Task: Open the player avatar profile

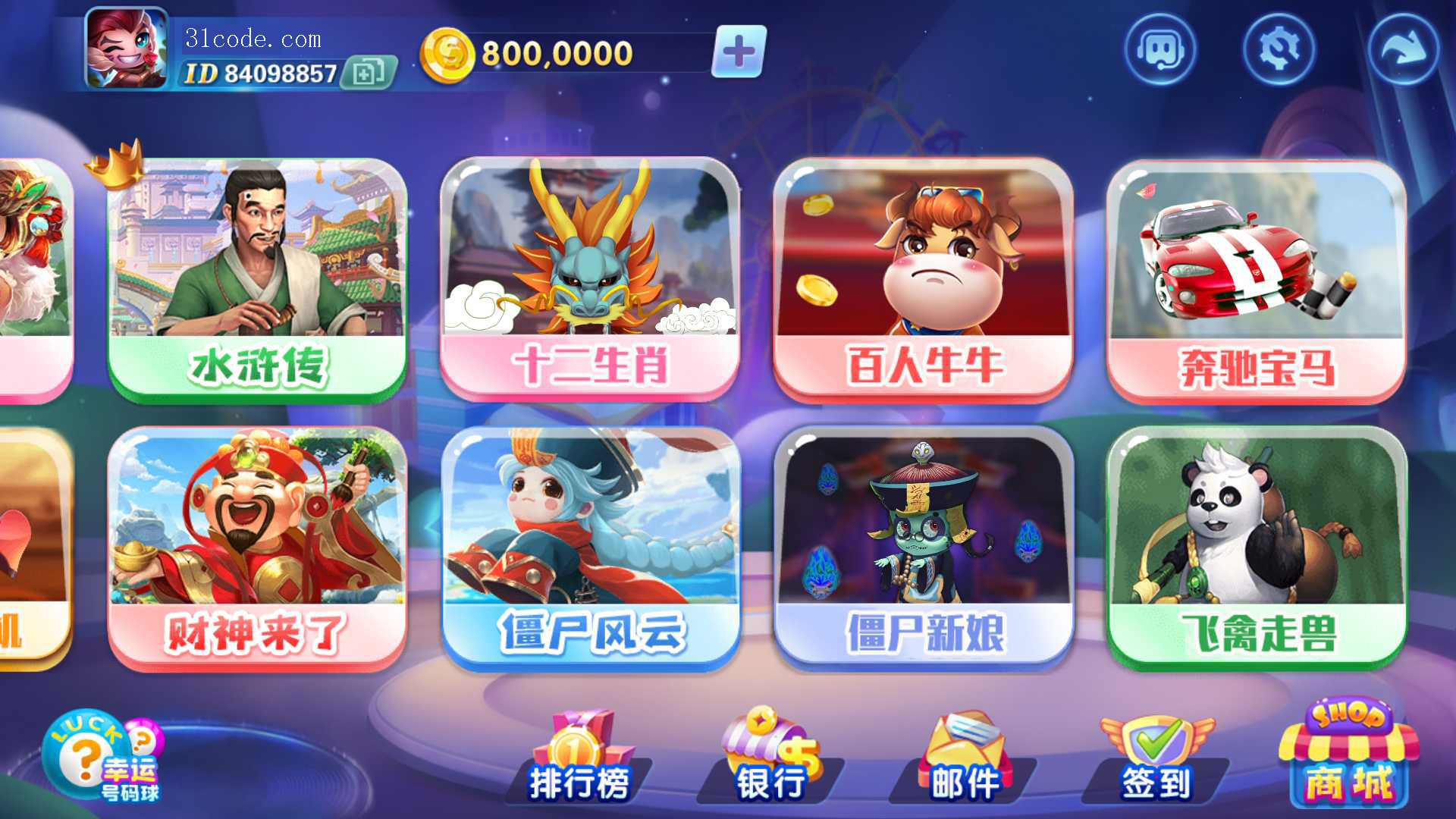Action: point(127,49)
